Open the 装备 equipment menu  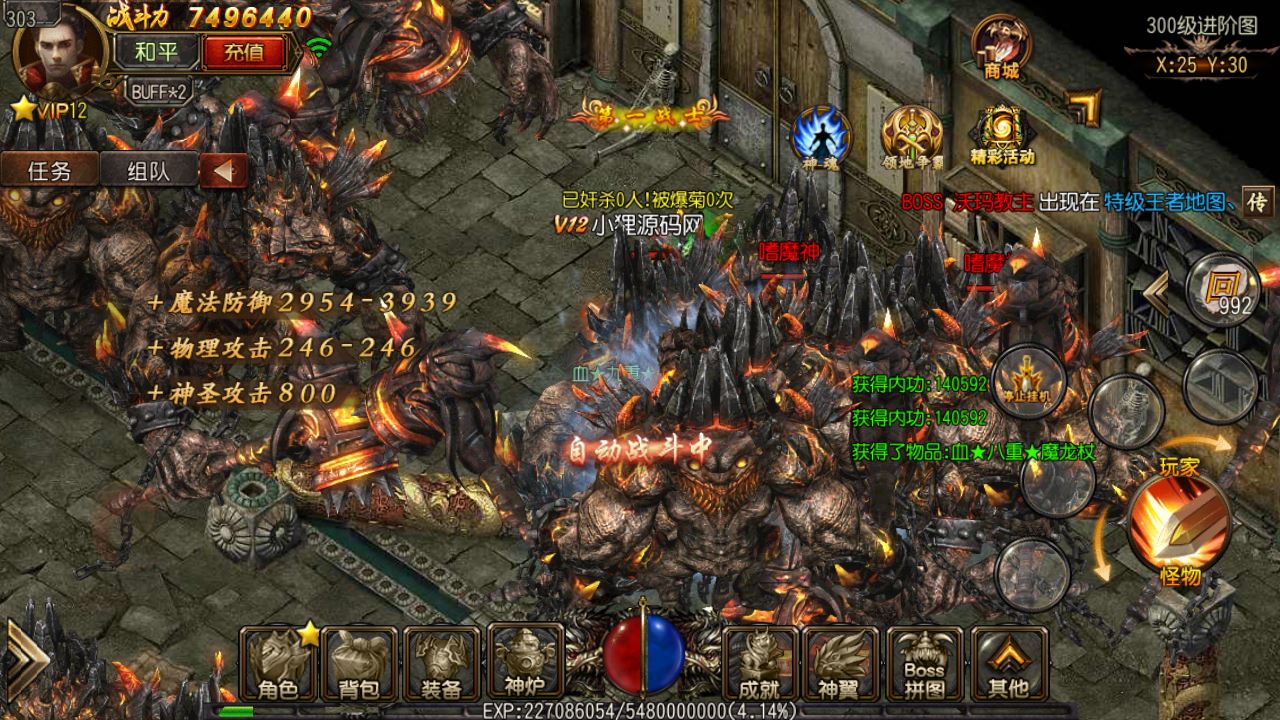[x=441, y=664]
